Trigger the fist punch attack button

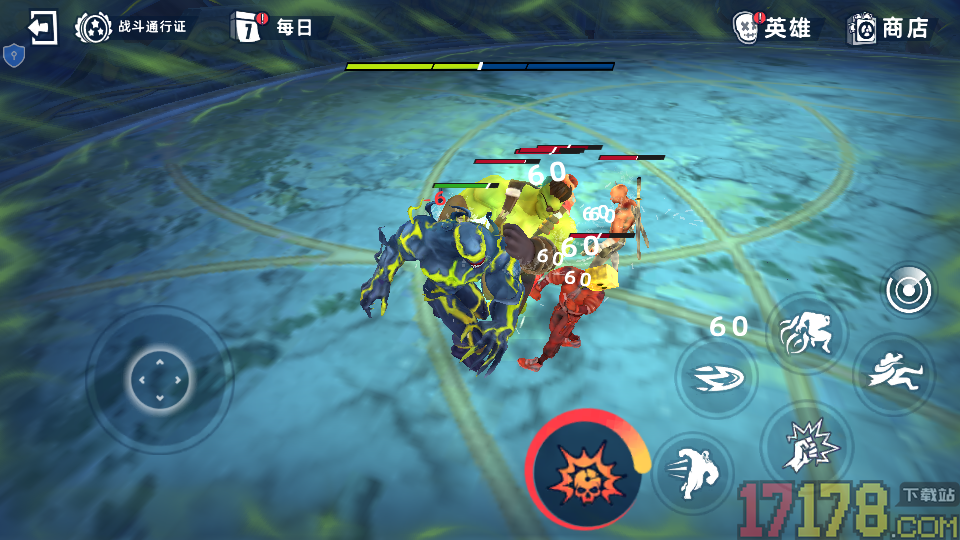pyautogui.click(x=806, y=442)
